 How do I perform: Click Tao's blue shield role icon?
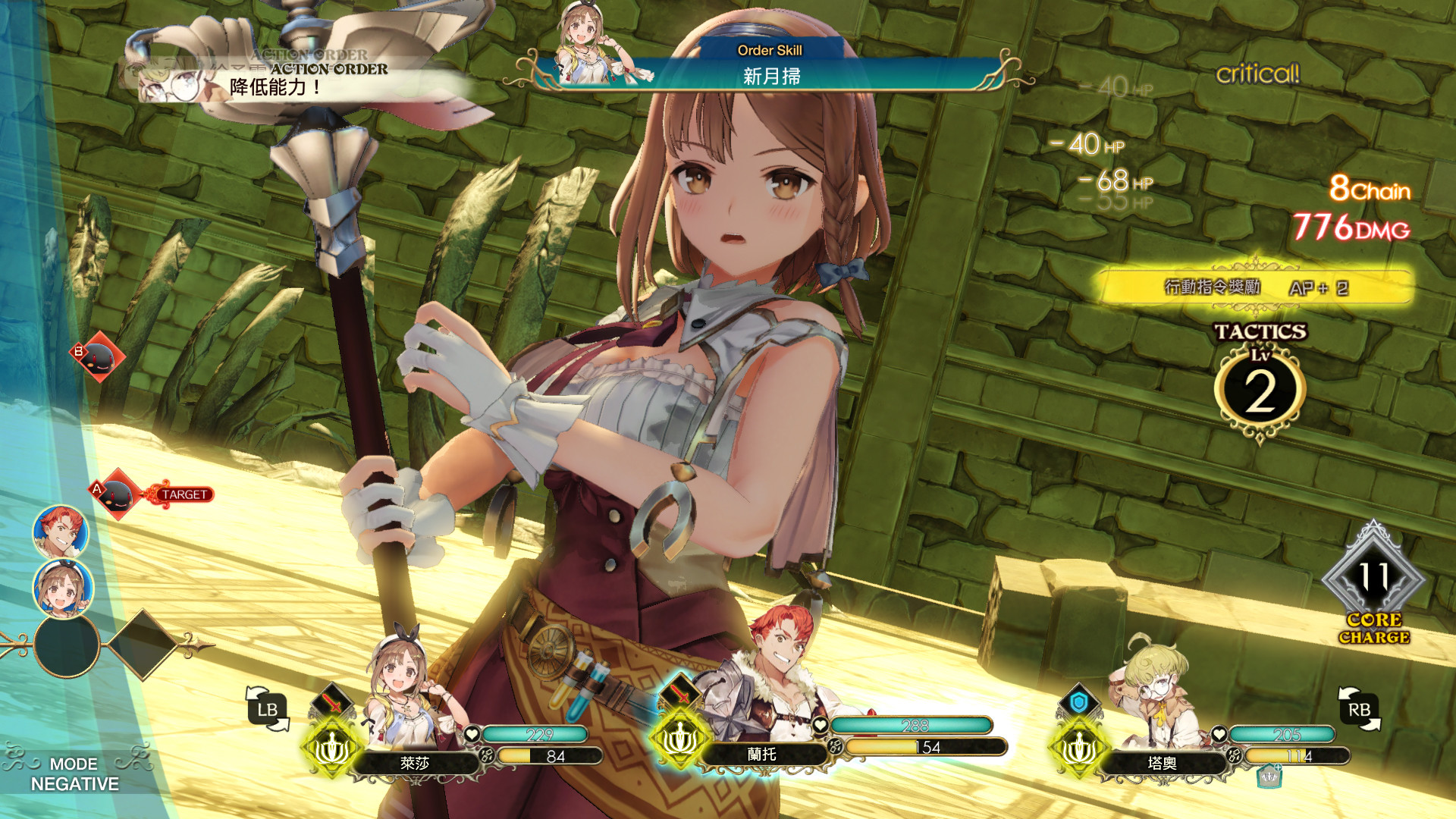(1078, 703)
